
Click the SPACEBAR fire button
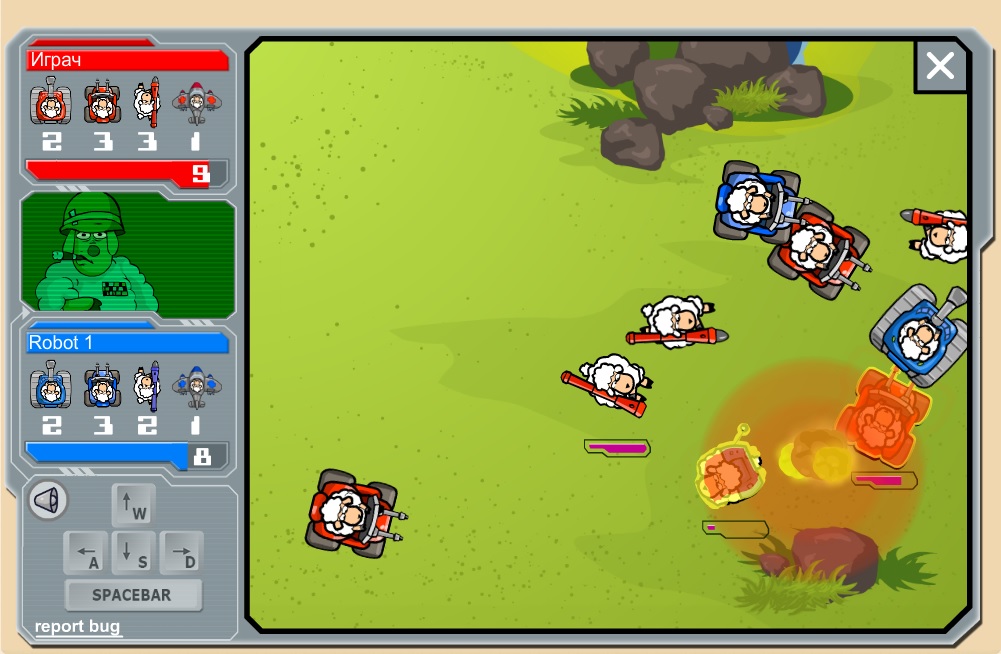(132, 595)
